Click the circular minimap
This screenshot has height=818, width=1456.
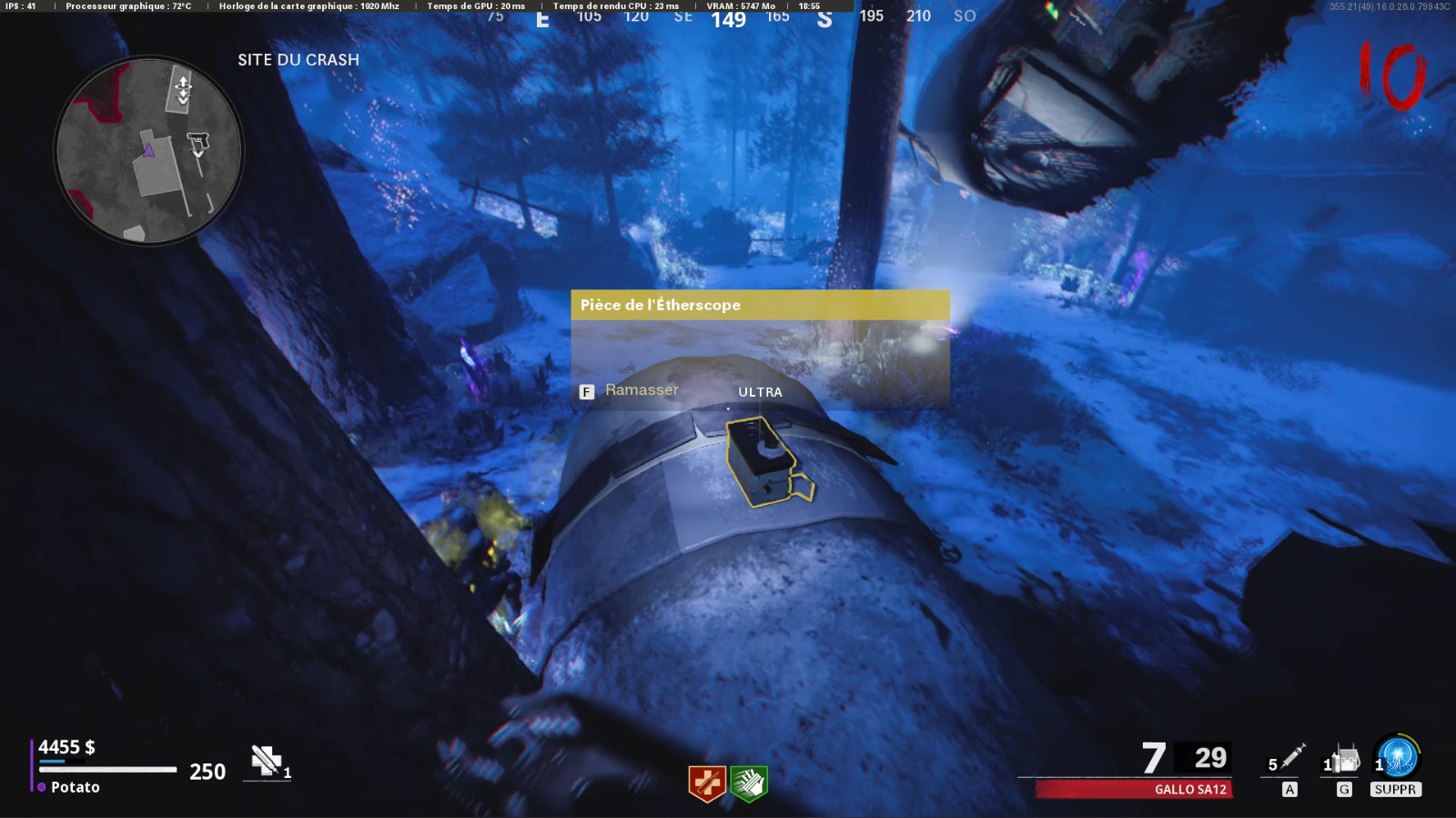pos(148,151)
